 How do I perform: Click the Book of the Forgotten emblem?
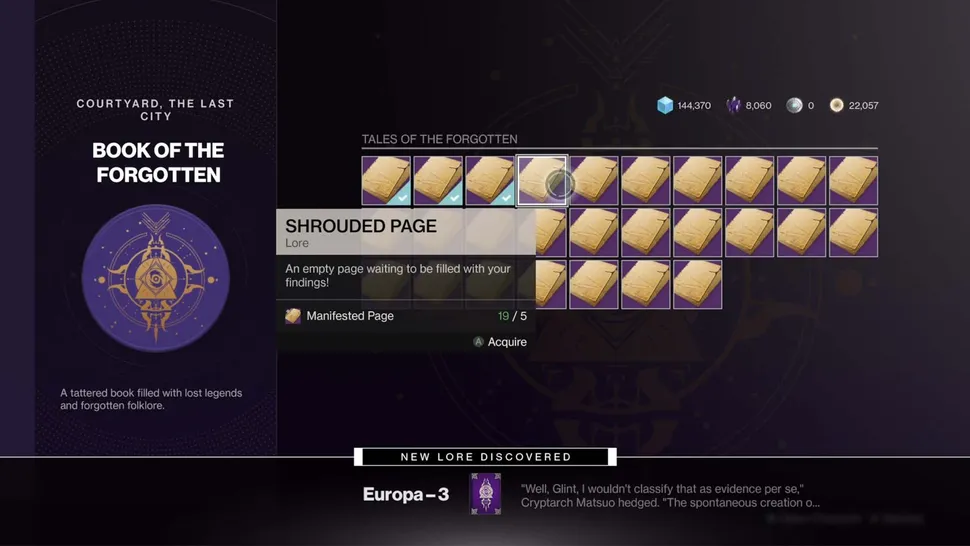[155, 278]
